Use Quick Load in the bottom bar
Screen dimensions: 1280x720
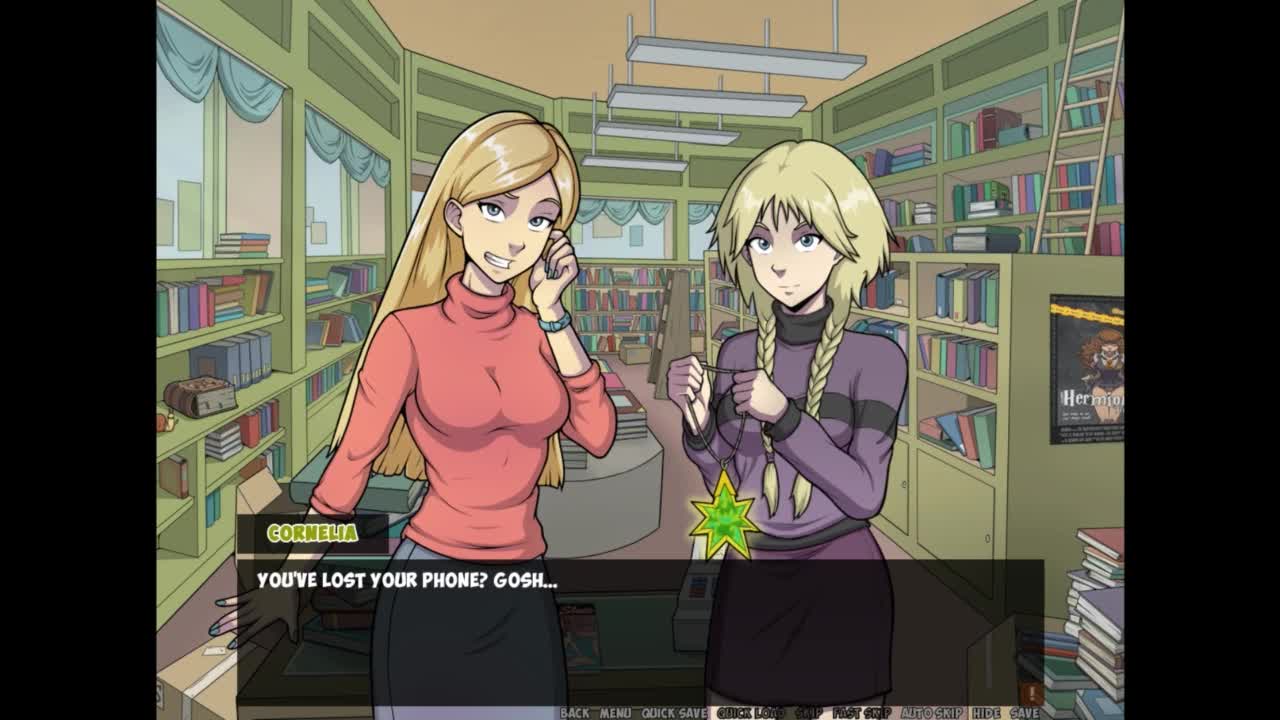(x=750, y=713)
